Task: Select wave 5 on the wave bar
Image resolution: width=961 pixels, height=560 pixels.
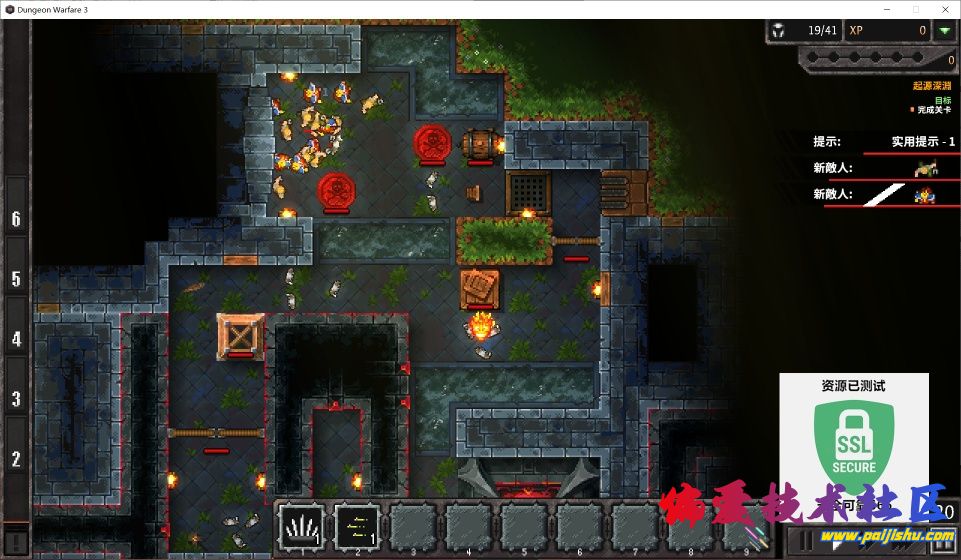Action: pos(16,278)
